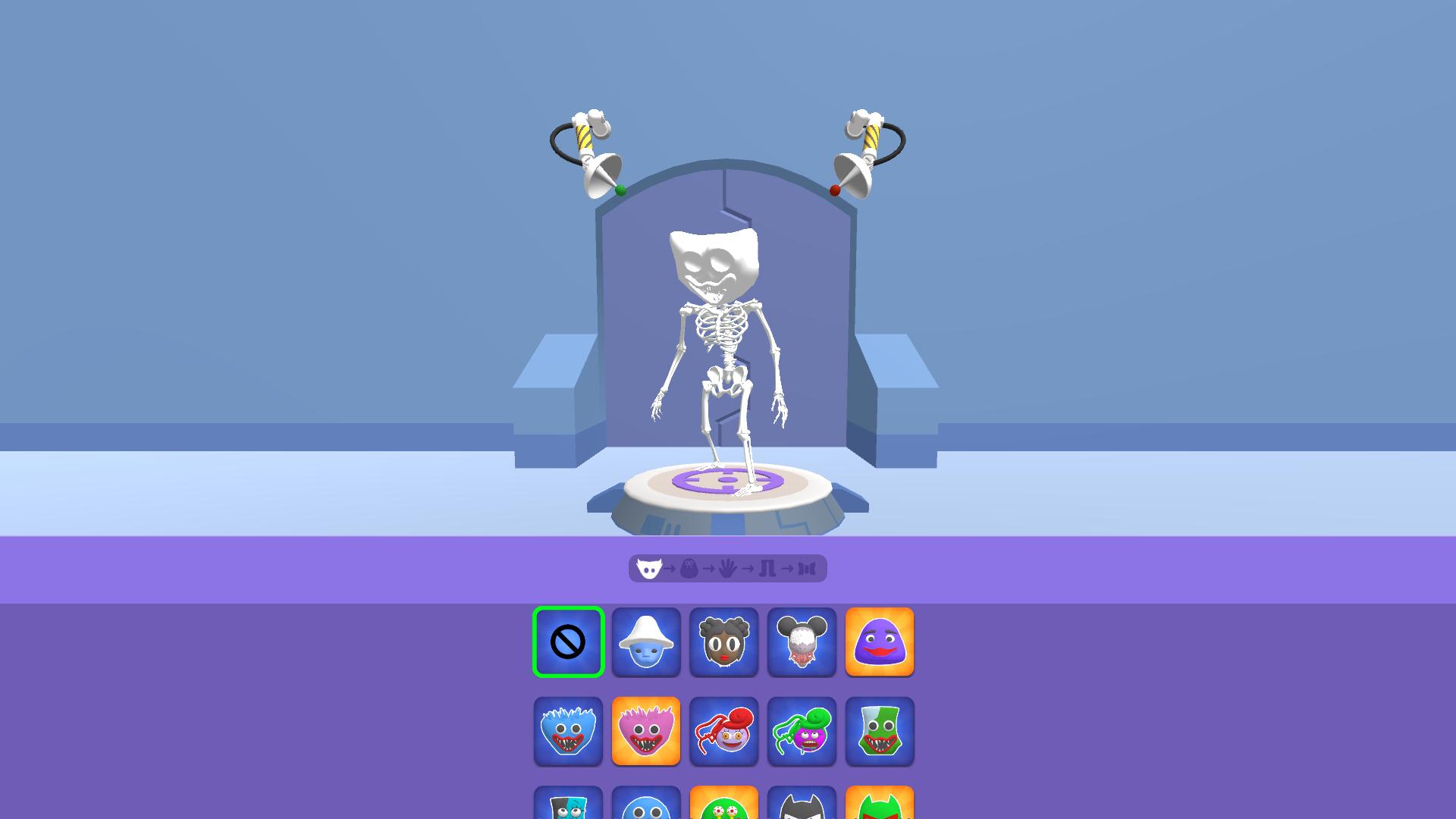
Task: Pick the mouse-ears creature face
Action: coord(802,643)
